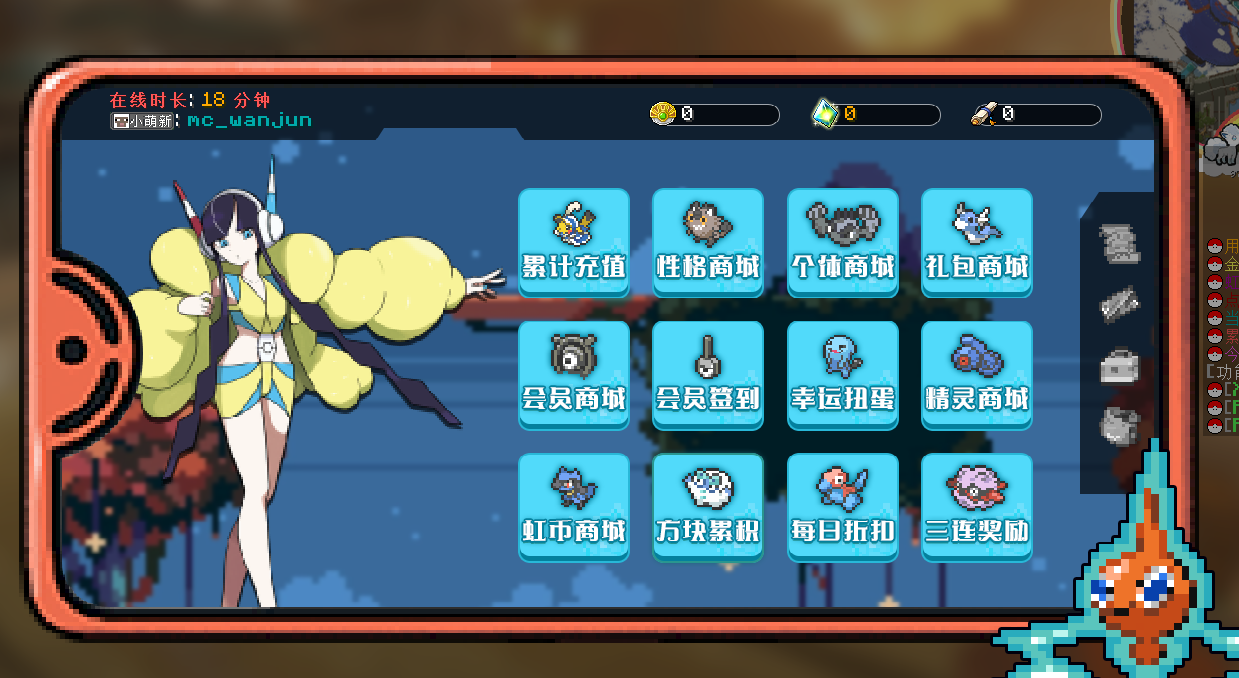Open the 精灵商城 Pokémon shop
The image size is (1239, 678).
[976, 375]
